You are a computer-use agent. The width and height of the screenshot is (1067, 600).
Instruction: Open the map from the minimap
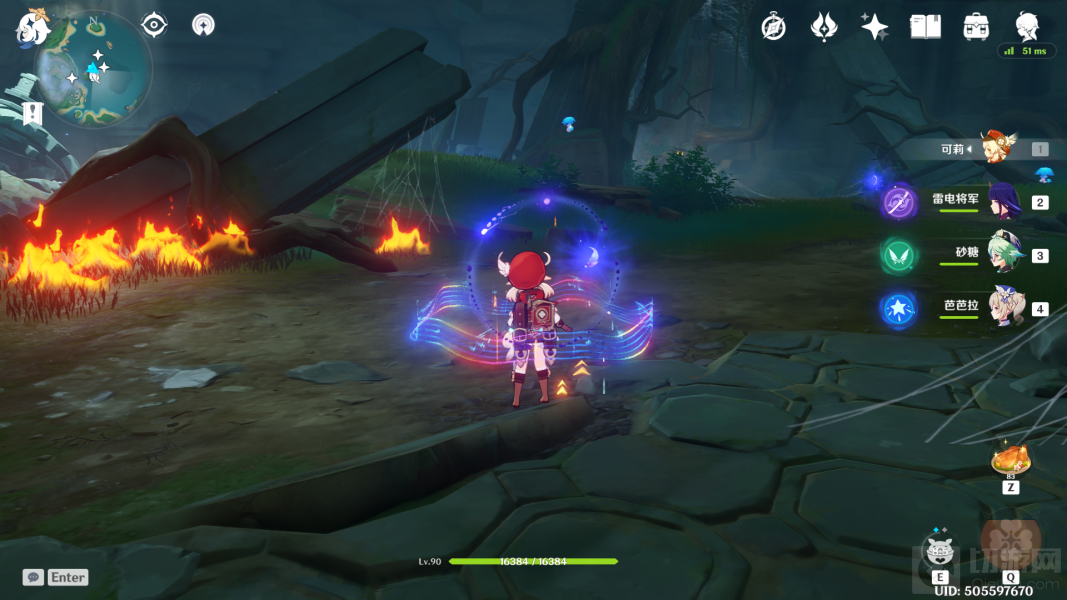tap(93, 70)
